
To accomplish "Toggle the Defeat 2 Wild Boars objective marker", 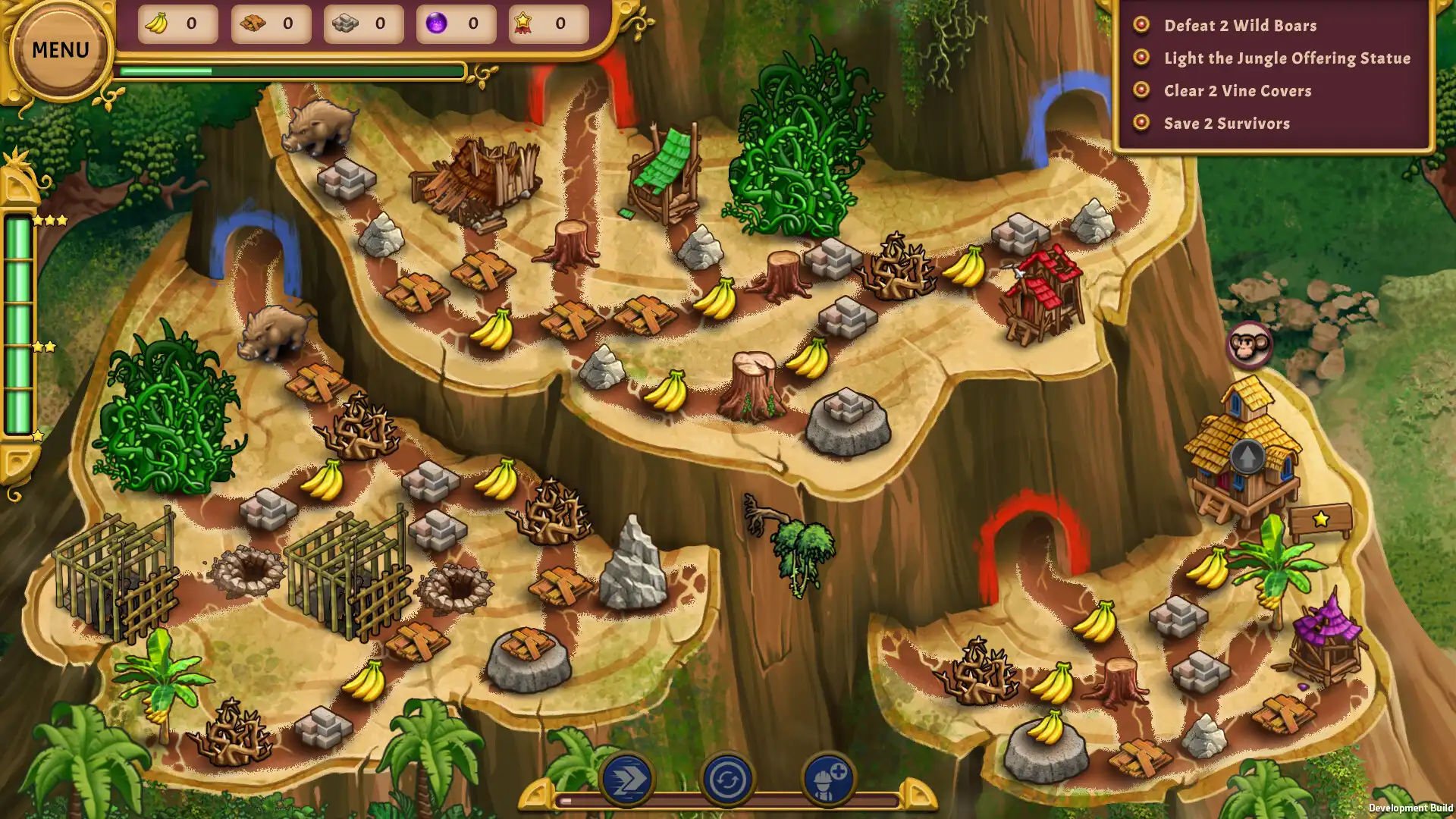I will pyautogui.click(x=1141, y=26).
